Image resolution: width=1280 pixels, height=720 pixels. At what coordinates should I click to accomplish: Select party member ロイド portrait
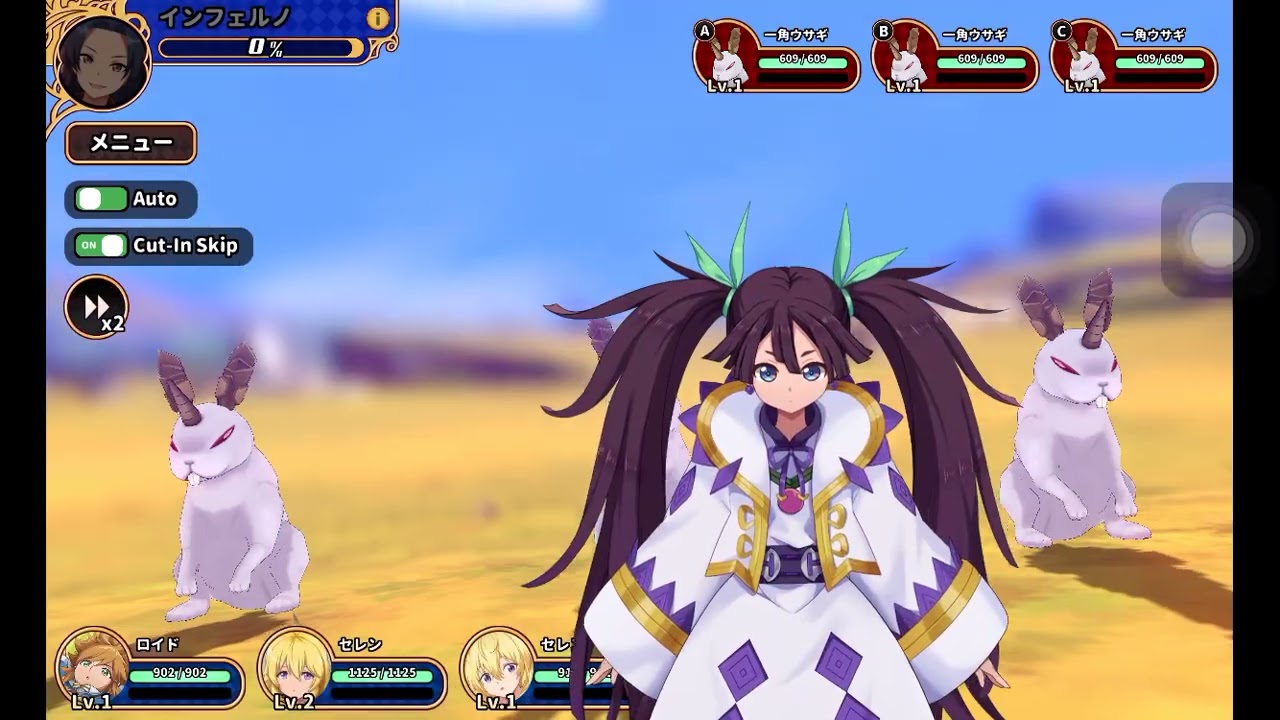tap(95, 666)
